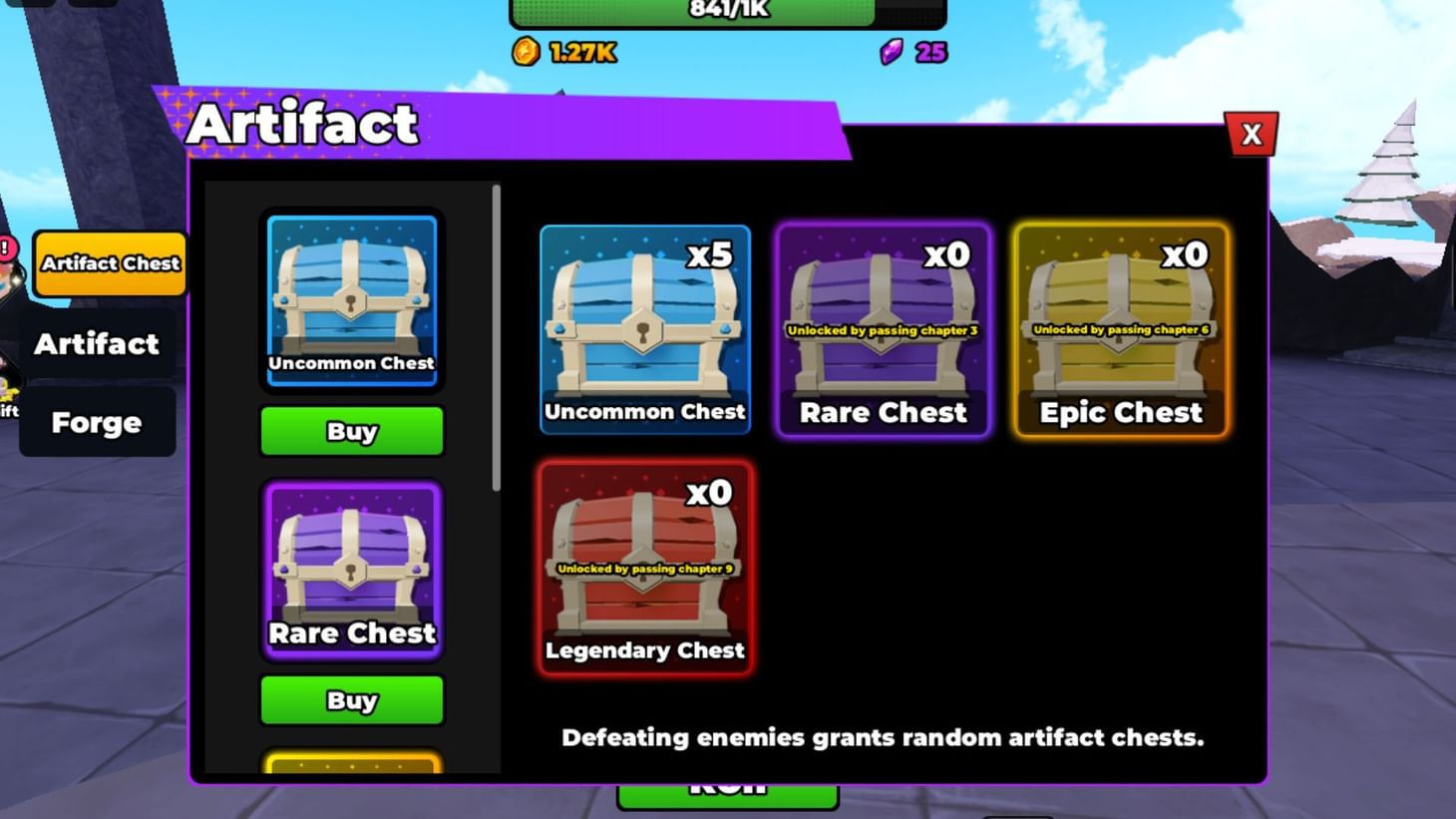Click the Rare Chest chapter 3 unlock banner
This screenshot has width=1456, height=819.
coord(882,329)
